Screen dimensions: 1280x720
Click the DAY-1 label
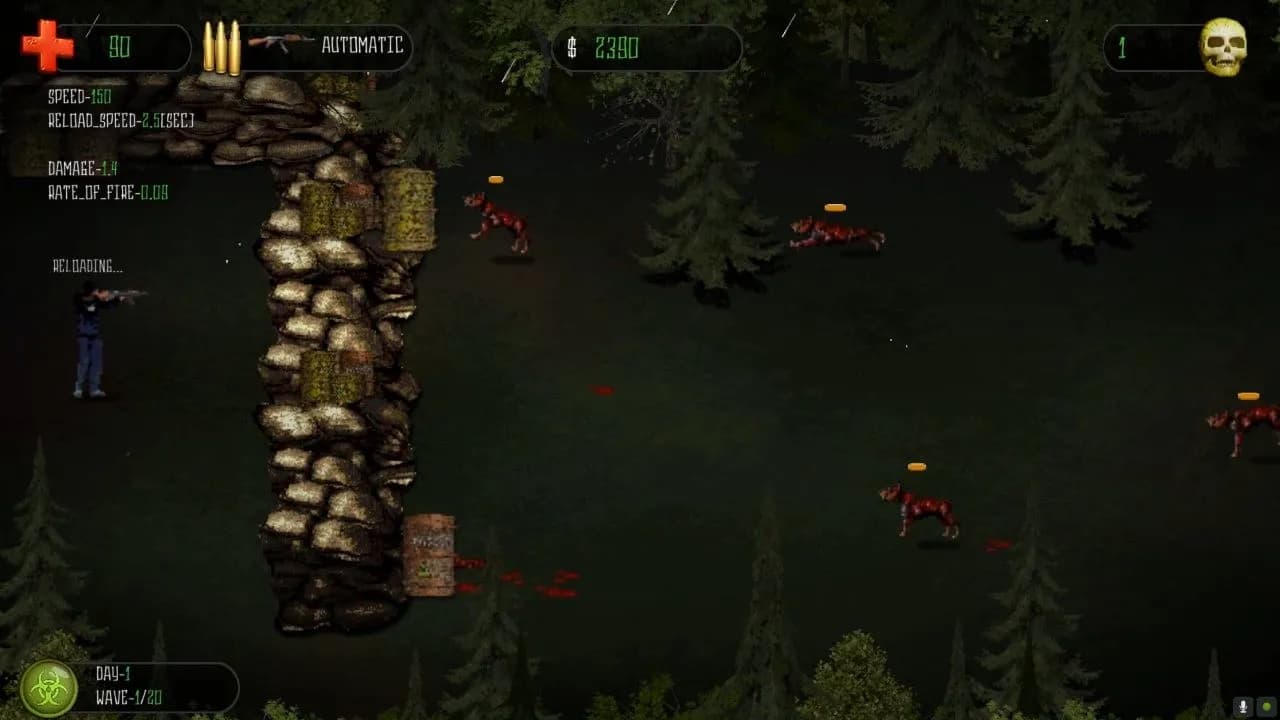click(x=113, y=674)
